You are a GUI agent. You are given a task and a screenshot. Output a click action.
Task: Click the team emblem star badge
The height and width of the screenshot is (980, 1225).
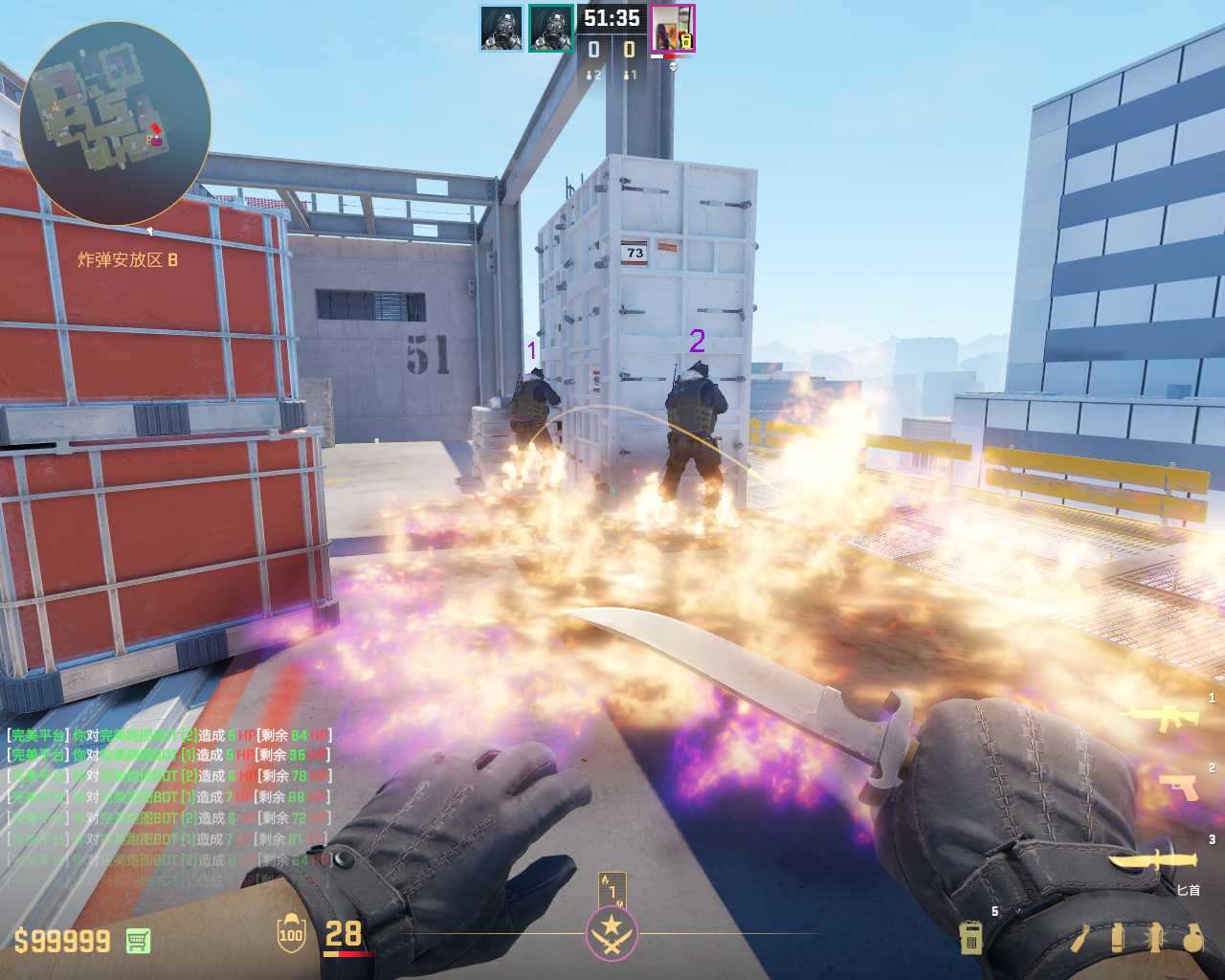[x=612, y=933]
